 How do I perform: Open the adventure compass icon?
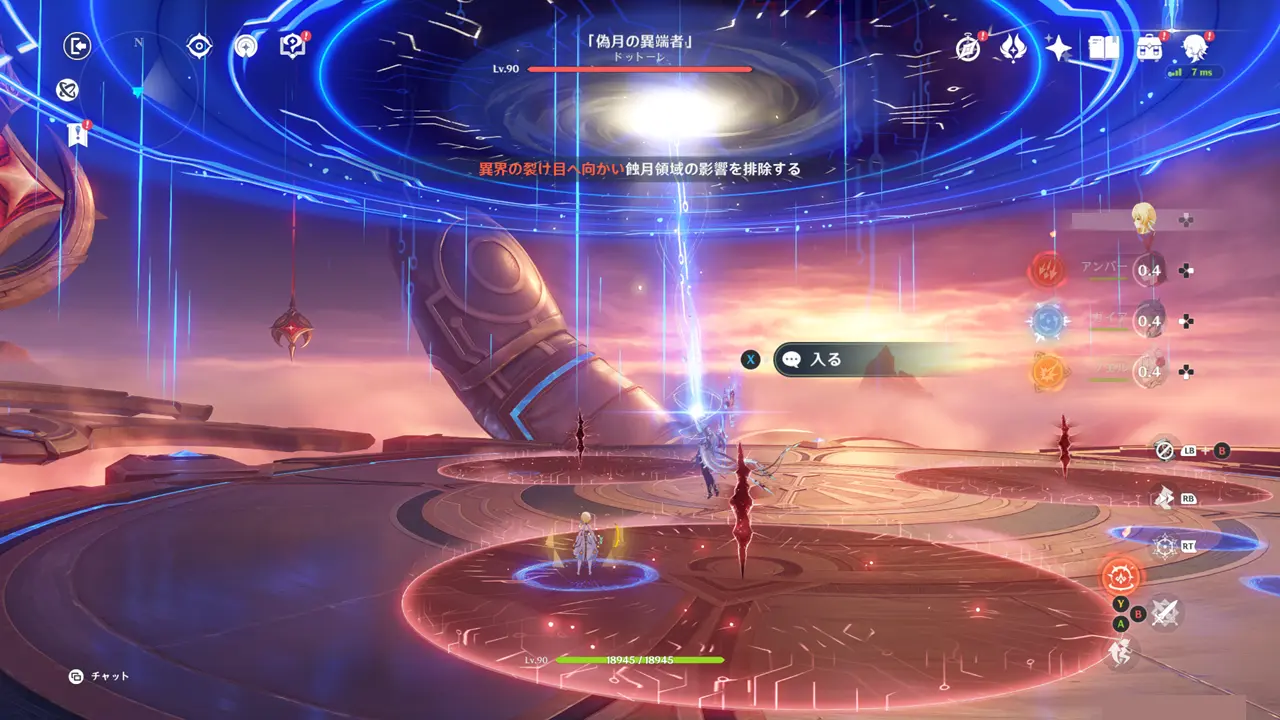pos(967,48)
